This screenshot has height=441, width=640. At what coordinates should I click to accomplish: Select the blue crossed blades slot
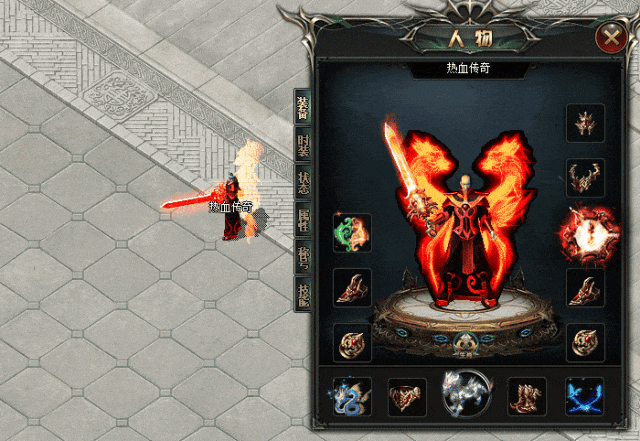(584, 396)
